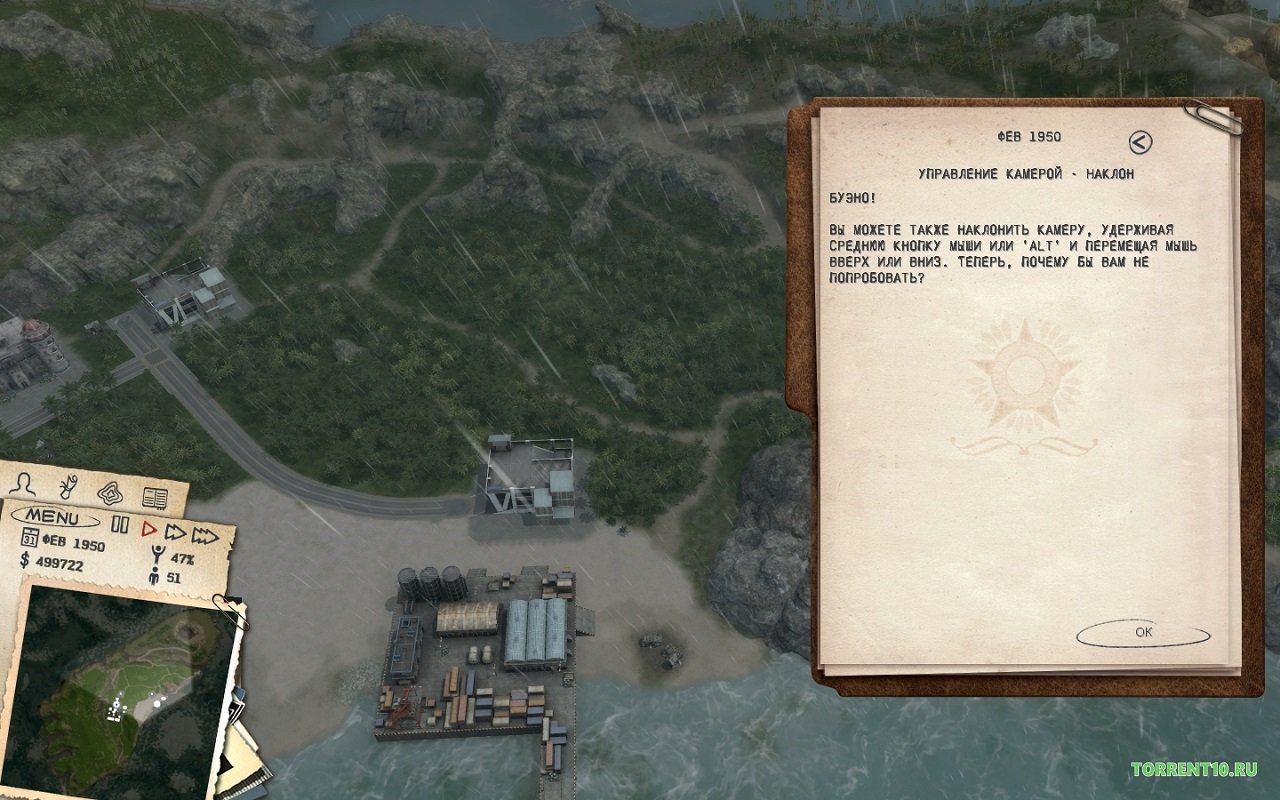Open the almanac with the book icon

(x=154, y=498)
